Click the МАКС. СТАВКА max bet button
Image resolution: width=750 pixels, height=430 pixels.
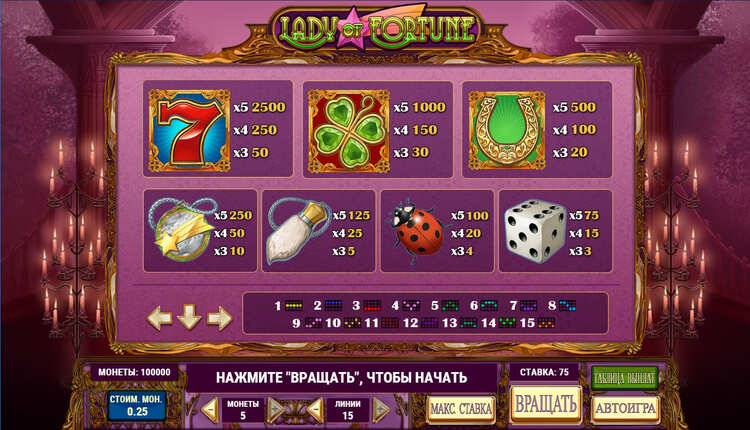tap(461, 408)
